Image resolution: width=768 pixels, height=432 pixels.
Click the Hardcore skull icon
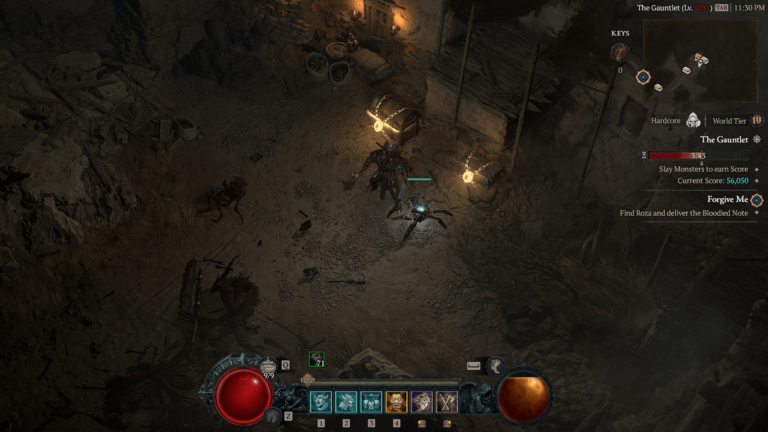(693, 120)
